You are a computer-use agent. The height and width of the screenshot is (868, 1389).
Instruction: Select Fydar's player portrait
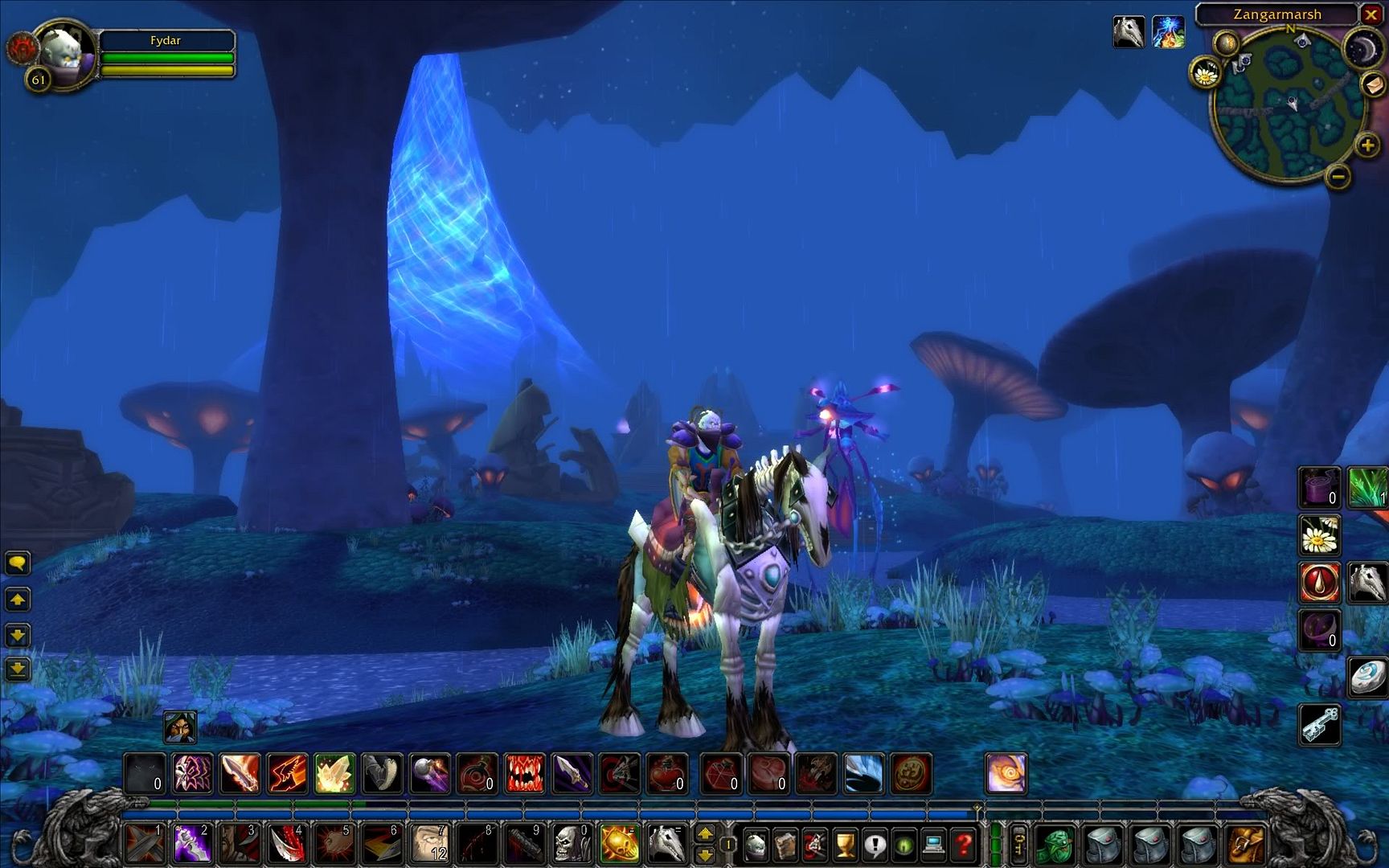click(x=64, y=52)
